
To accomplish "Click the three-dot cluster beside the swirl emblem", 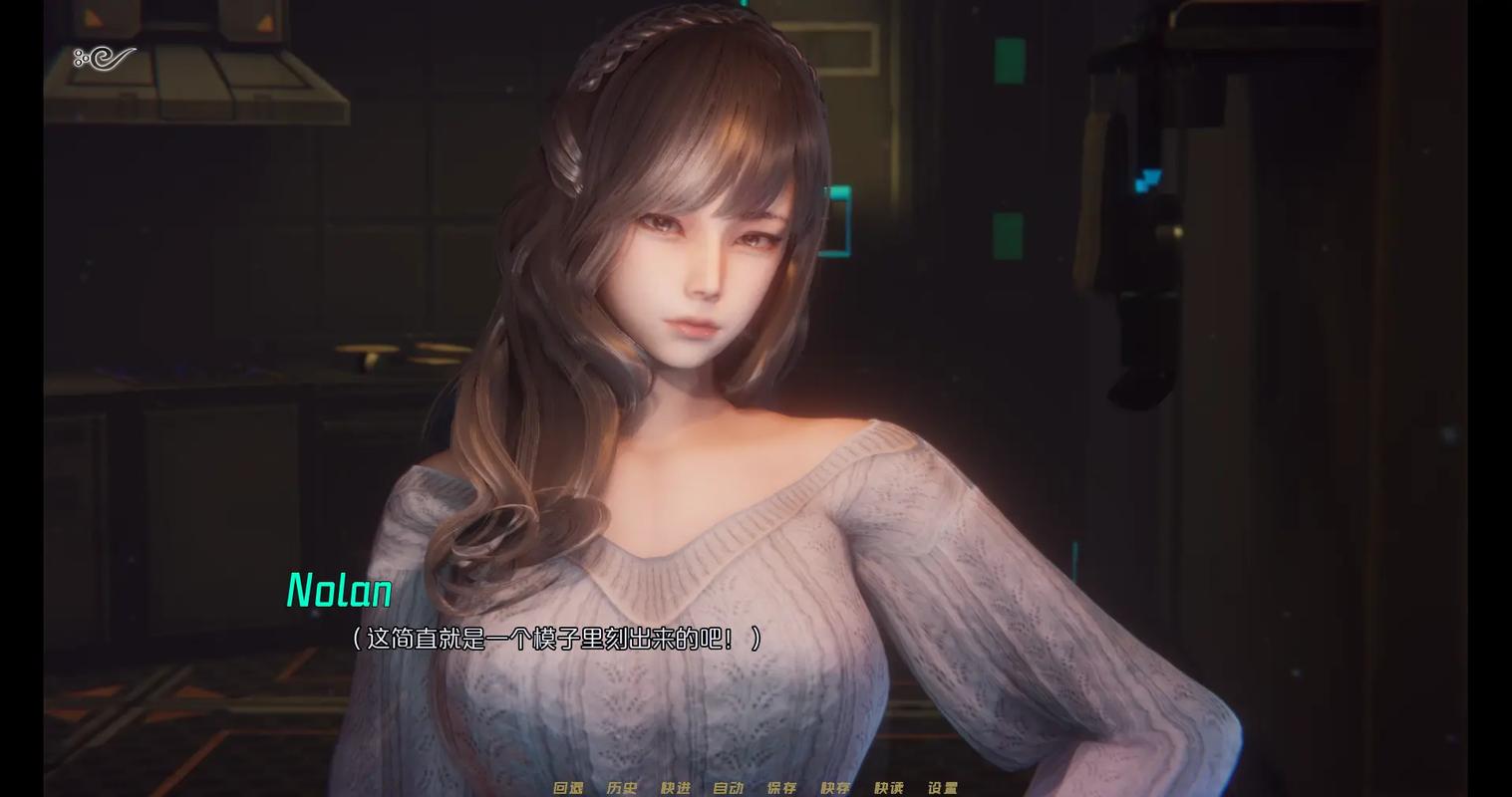I will pos(82,58).
